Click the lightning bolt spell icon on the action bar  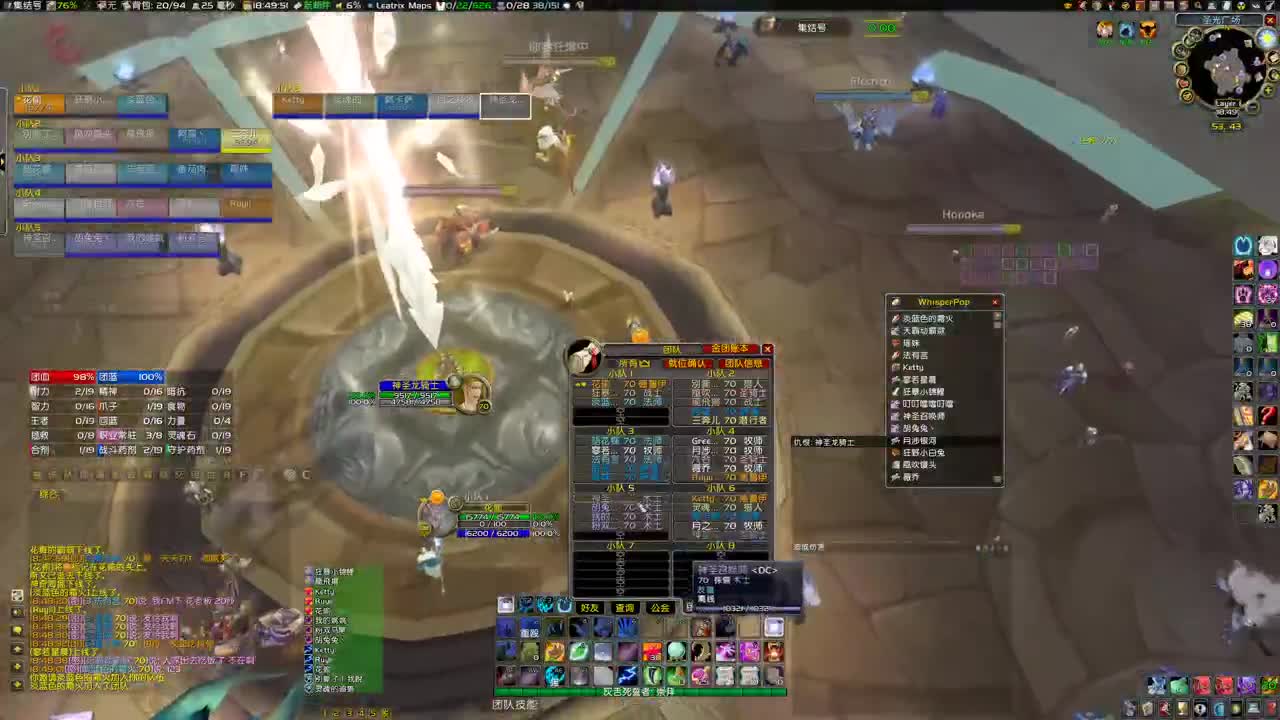point(626,676)
